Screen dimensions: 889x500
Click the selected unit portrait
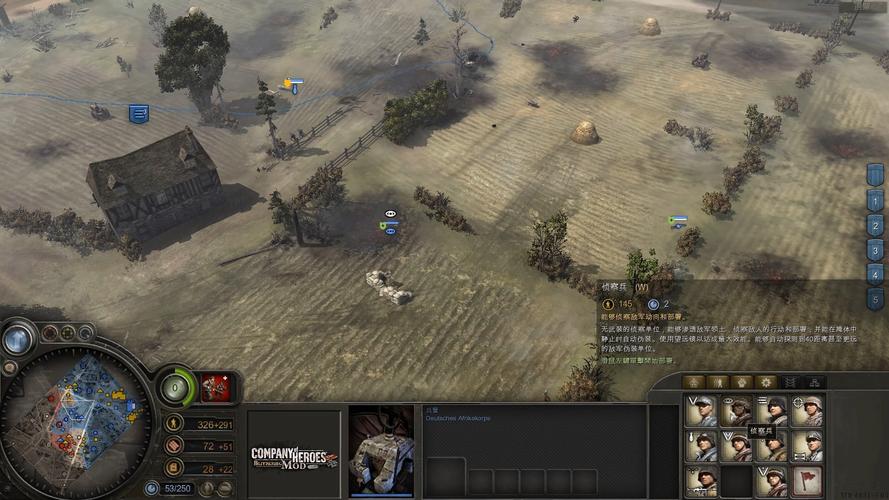[x=381, y=450]
